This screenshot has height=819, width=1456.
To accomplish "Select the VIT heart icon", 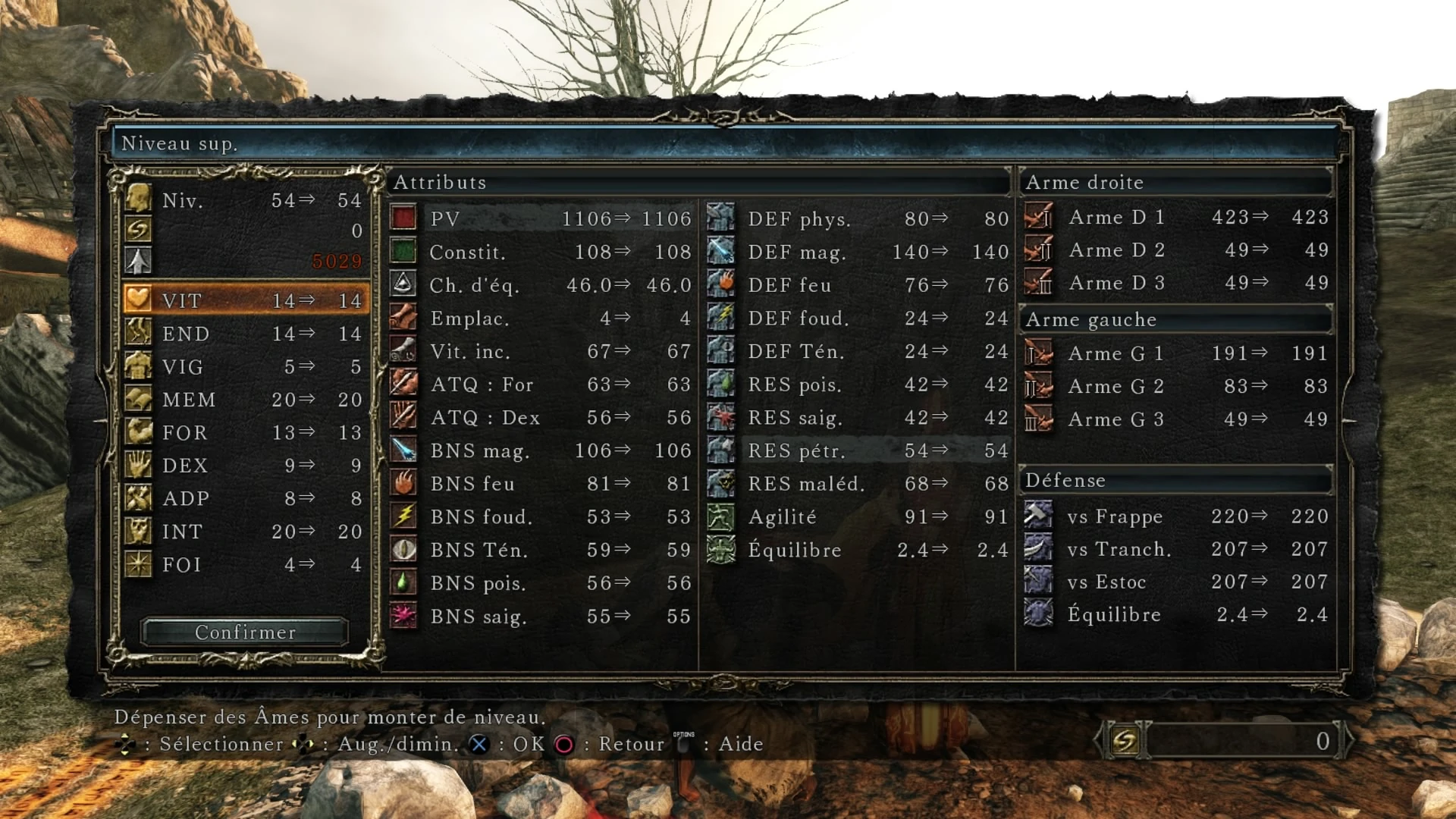I will [137, 300].
